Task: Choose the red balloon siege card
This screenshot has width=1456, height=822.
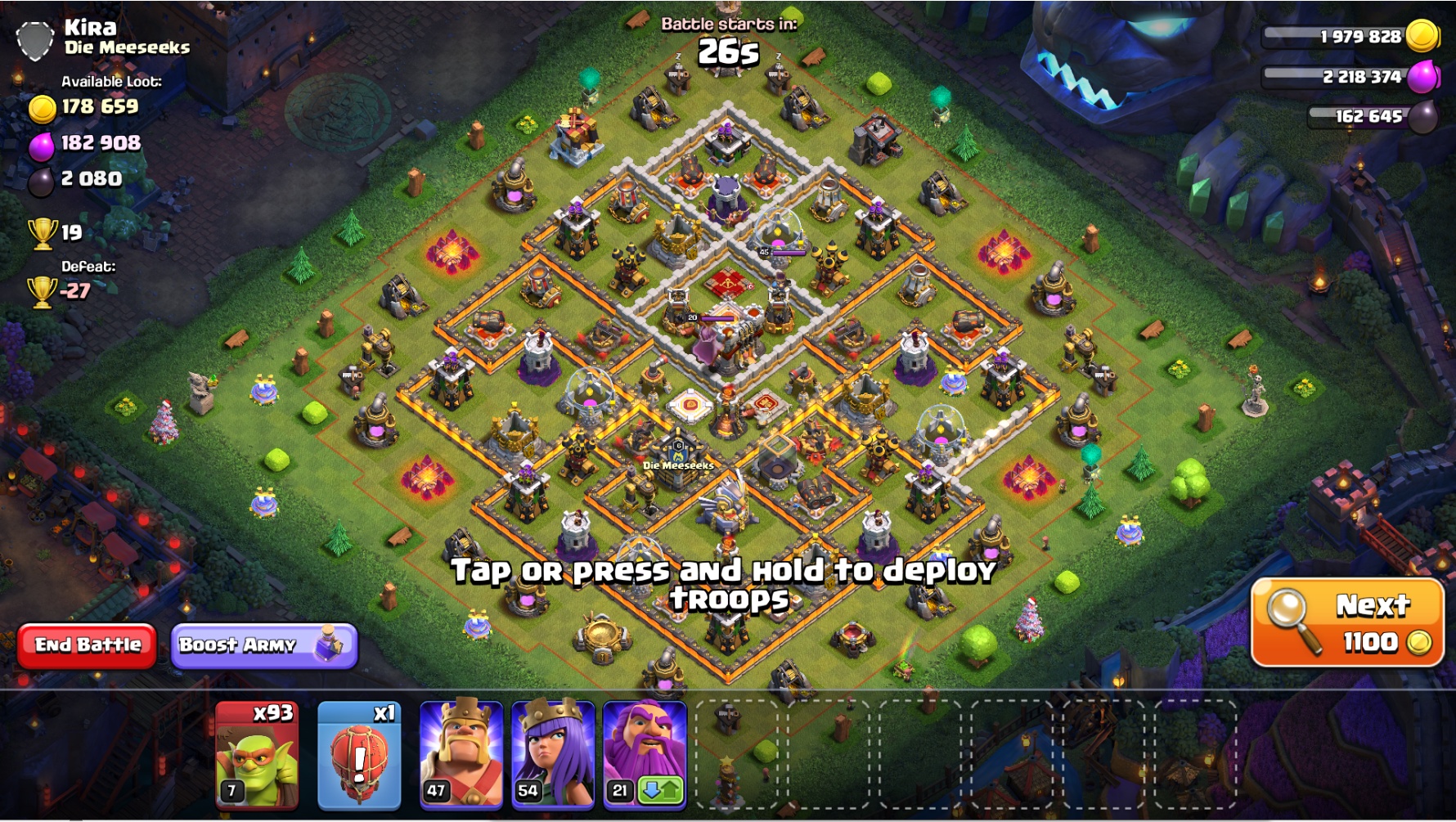Action: pos(359,754)
